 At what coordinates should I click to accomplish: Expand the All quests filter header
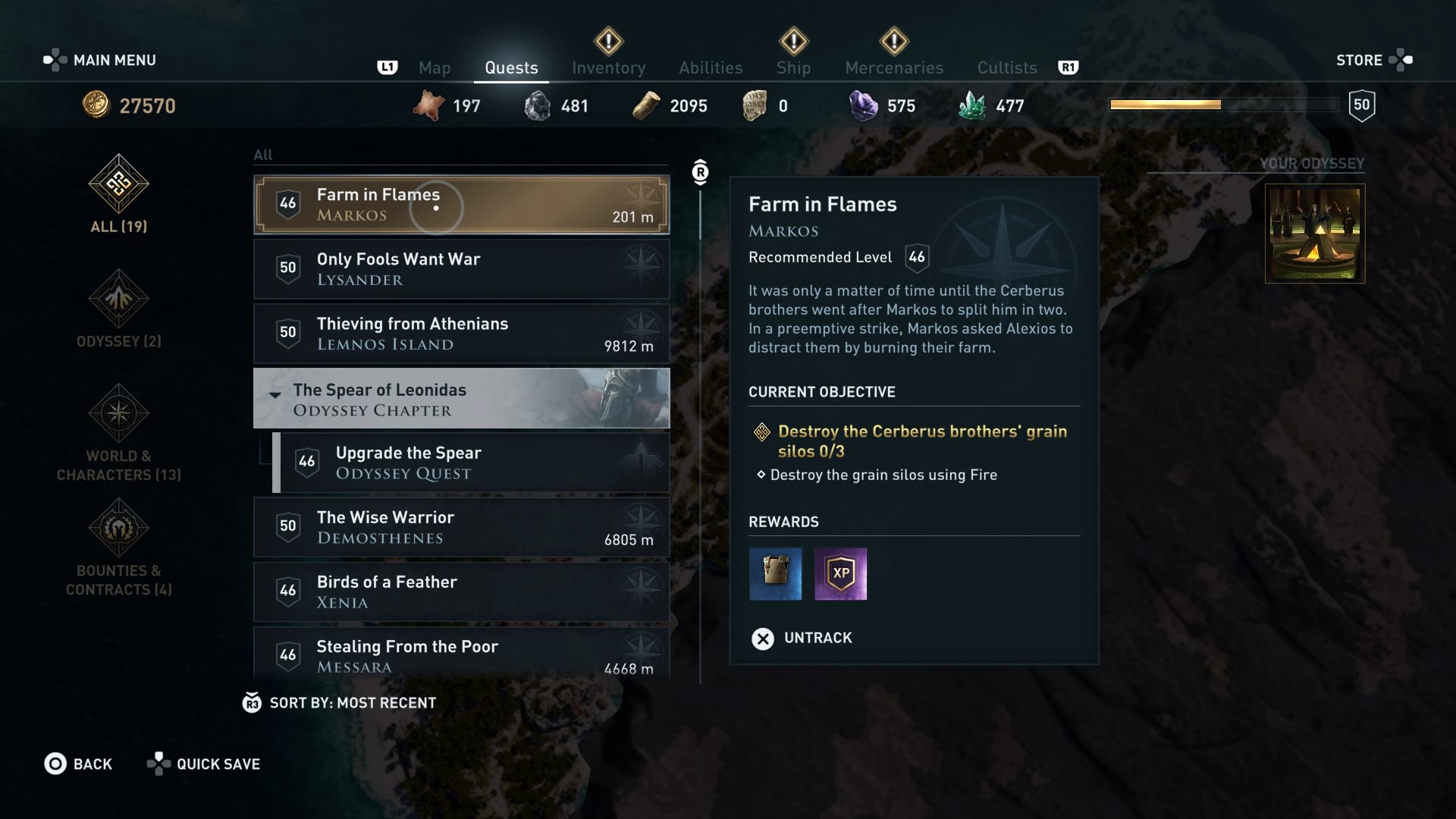point(263,155)
